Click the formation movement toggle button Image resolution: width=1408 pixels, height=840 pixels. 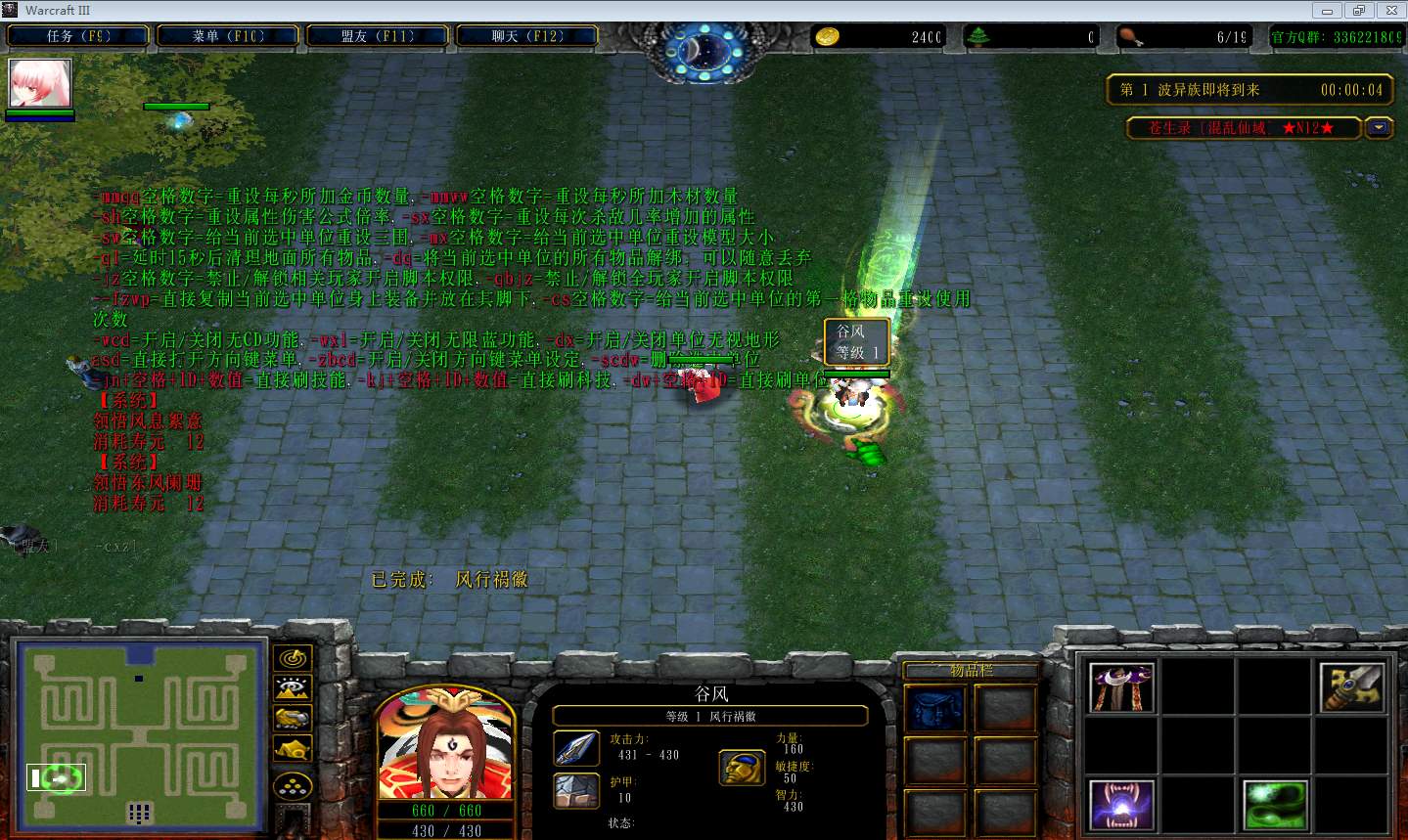[293, 786]
